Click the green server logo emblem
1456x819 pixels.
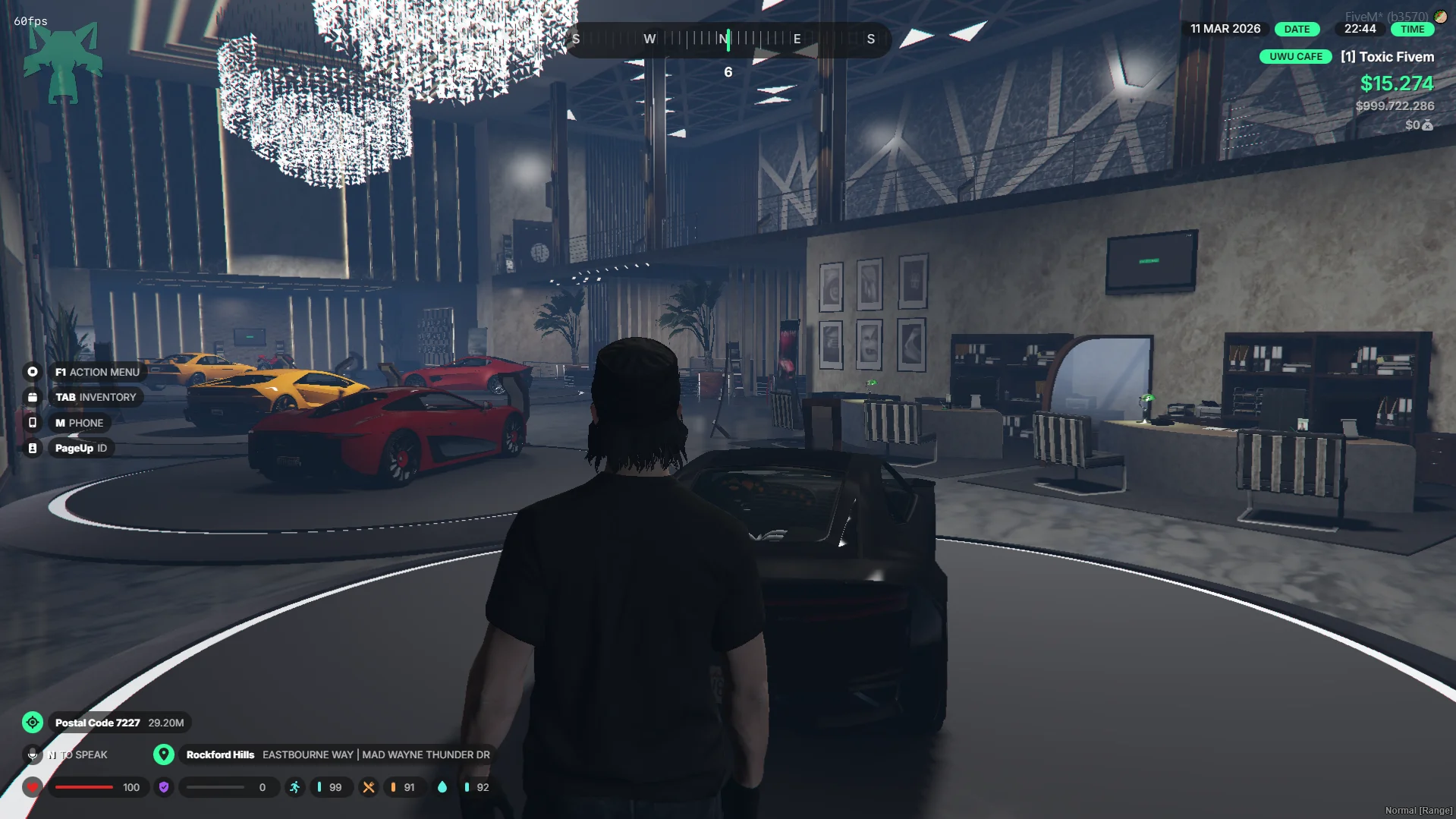coord(63,63)
